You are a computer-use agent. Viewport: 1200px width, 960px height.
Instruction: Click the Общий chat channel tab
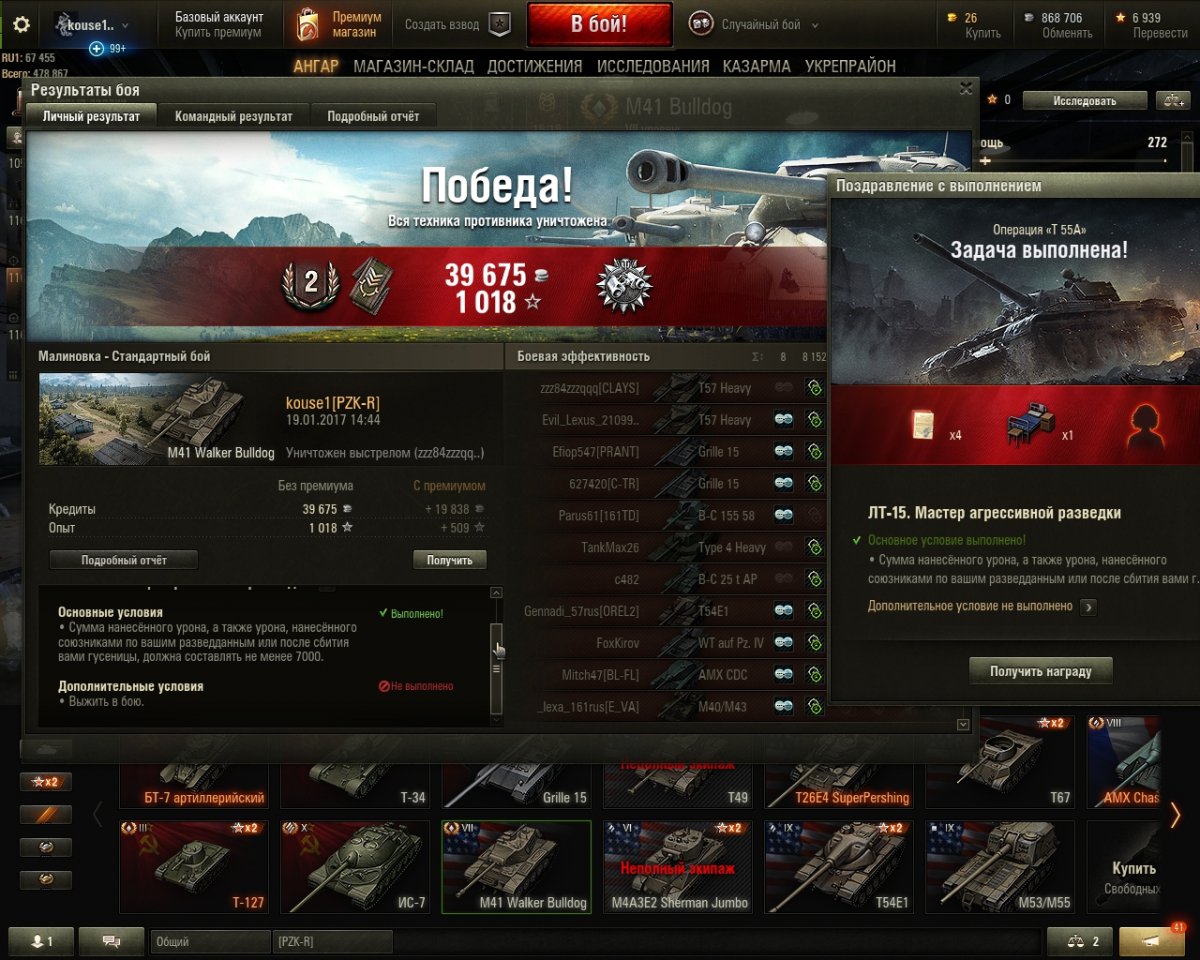point(210,942)
